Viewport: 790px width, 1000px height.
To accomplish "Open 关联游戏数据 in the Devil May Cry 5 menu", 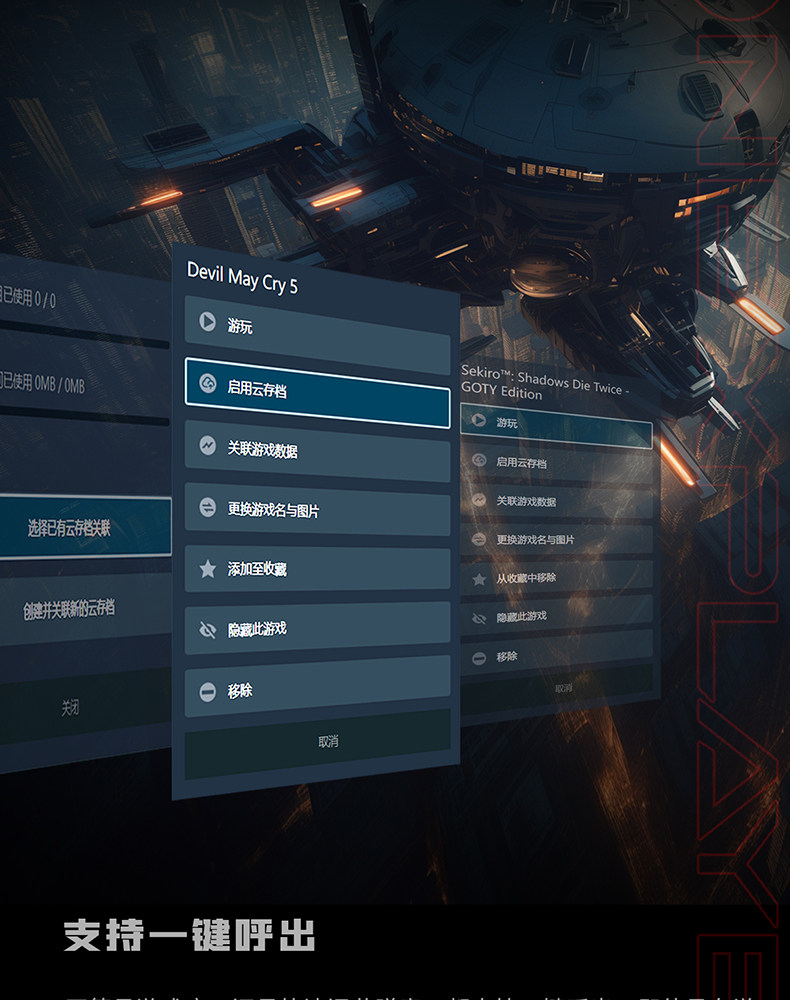I will 317,450.
